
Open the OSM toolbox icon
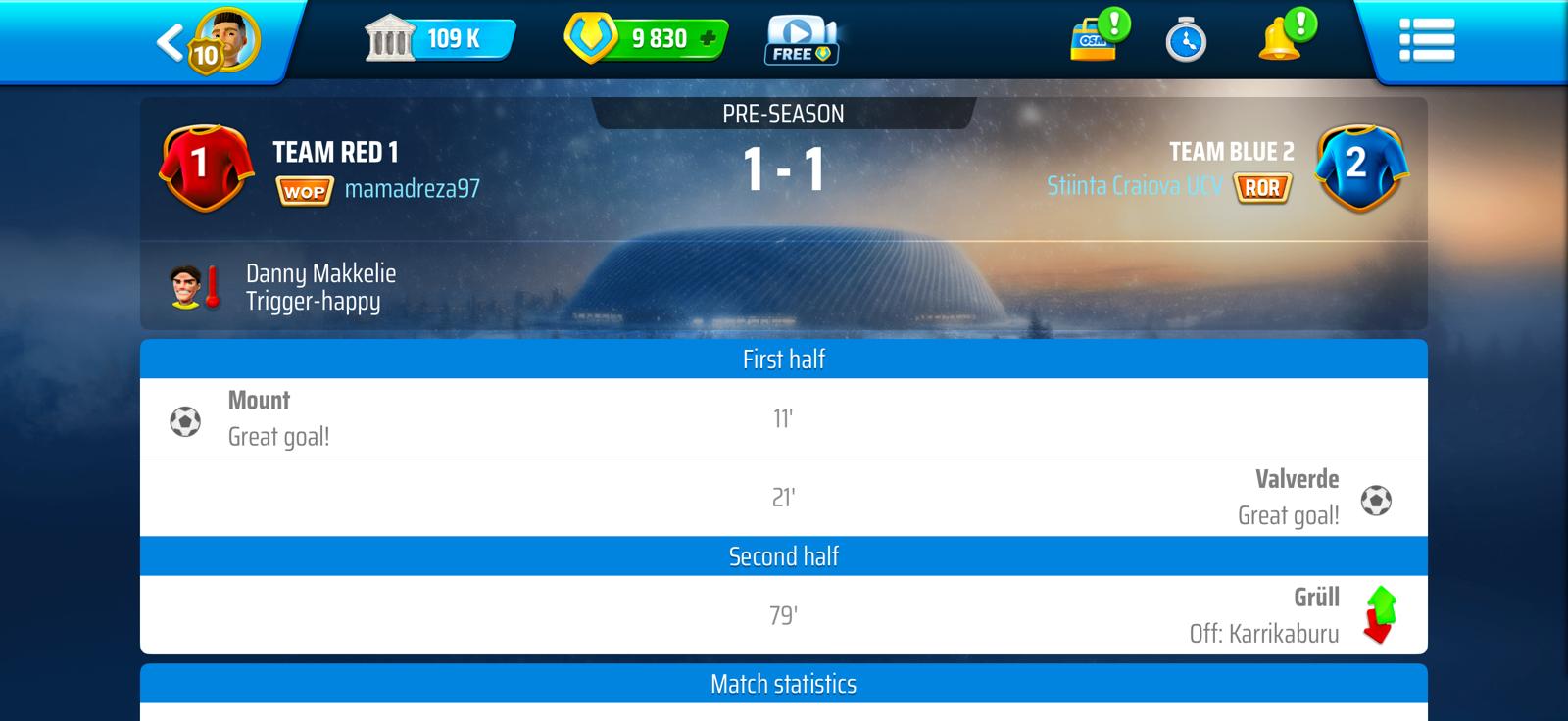(1095, 41)
